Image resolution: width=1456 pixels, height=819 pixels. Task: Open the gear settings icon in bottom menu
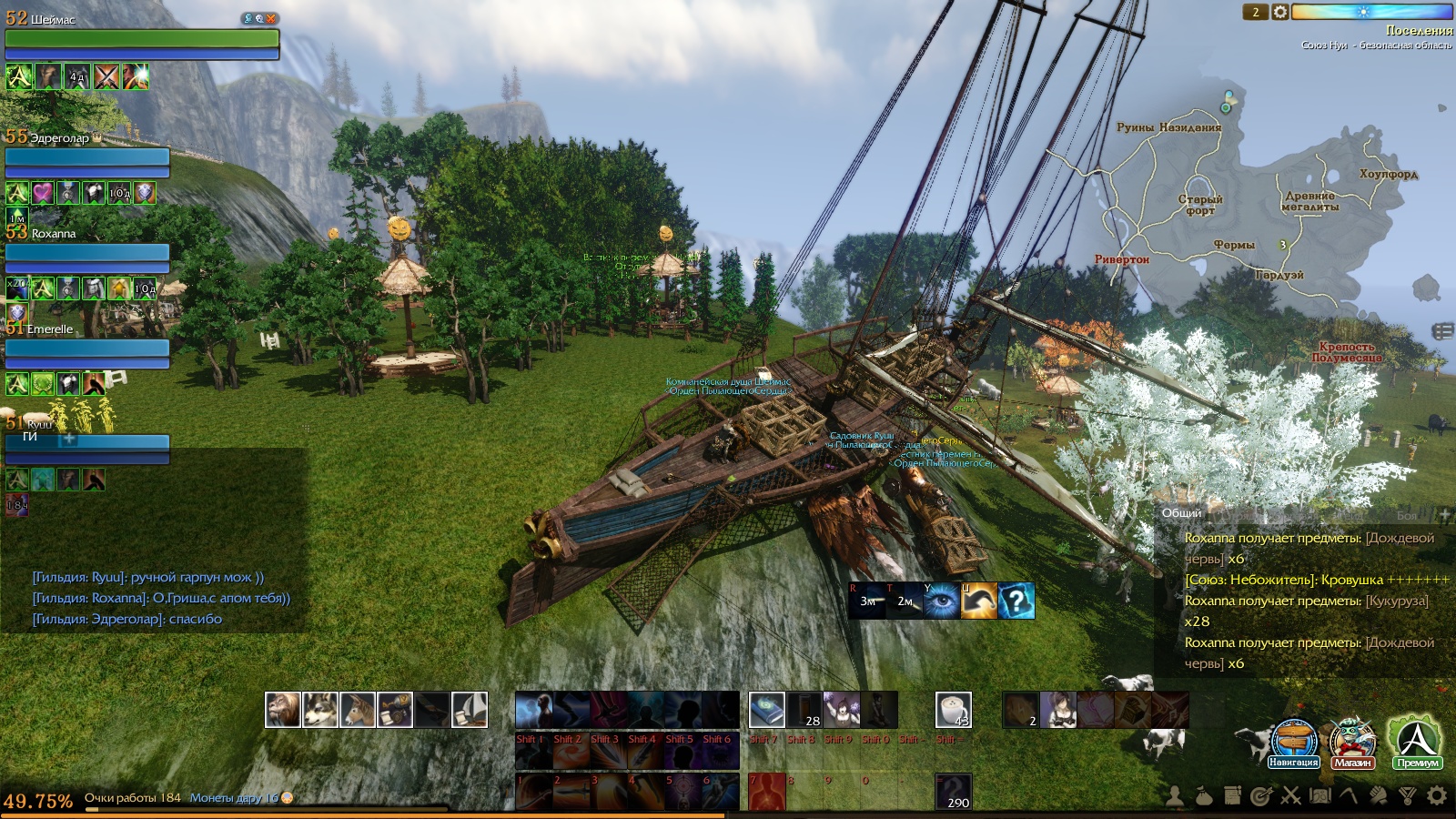click(x=1437, y=796)
